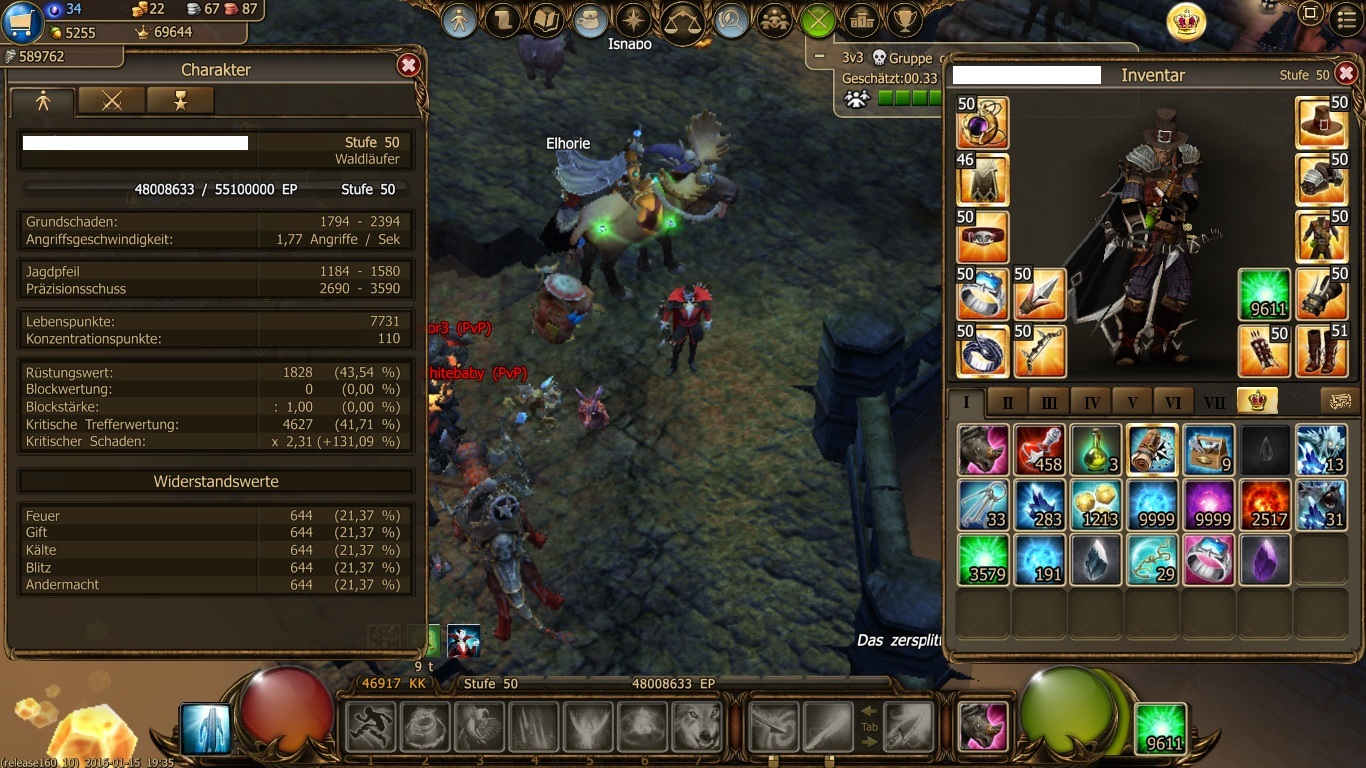Select inventory bag tab VI

pos(1173,402)
